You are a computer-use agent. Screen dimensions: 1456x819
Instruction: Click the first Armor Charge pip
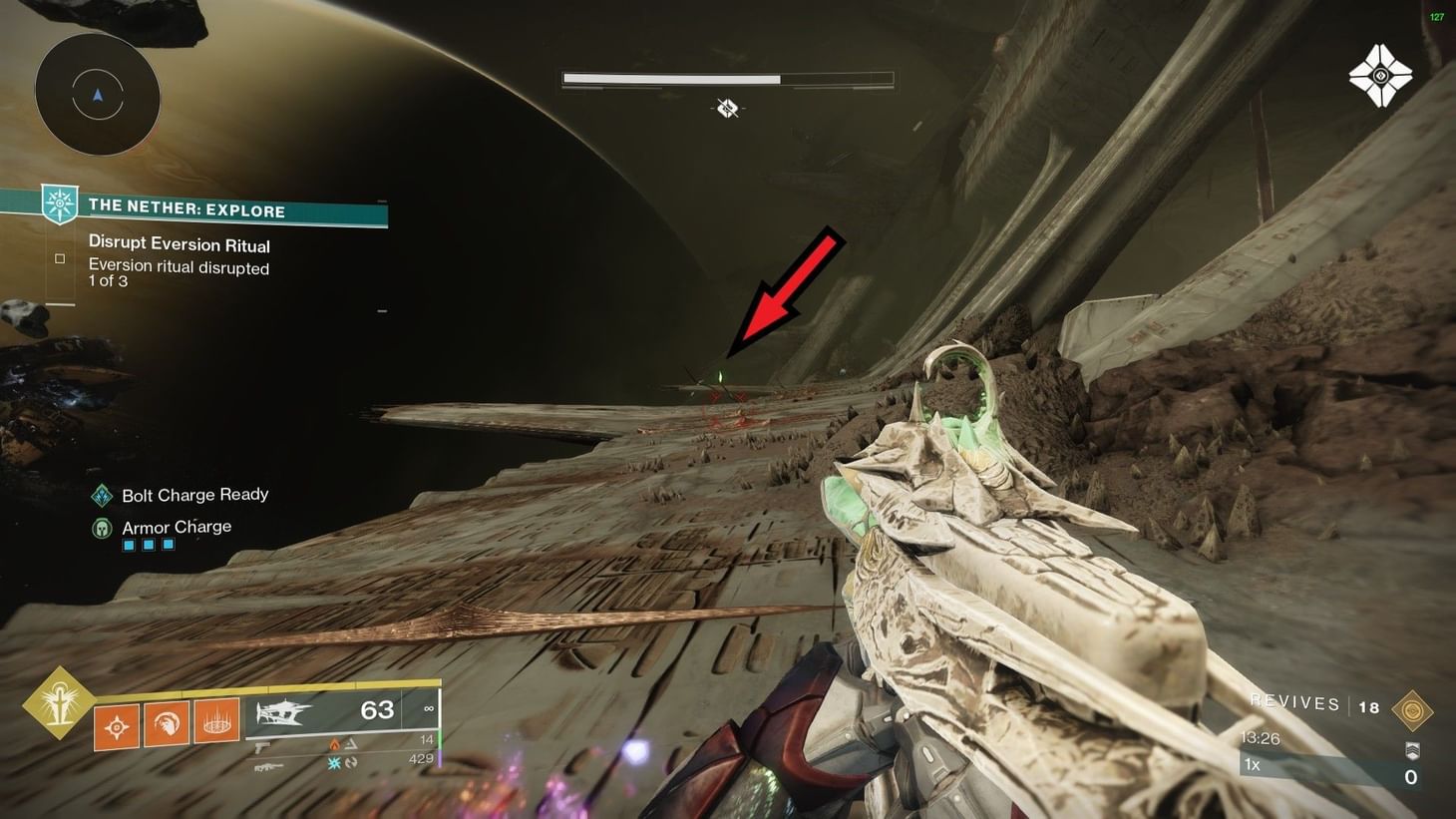coord(128,545)
